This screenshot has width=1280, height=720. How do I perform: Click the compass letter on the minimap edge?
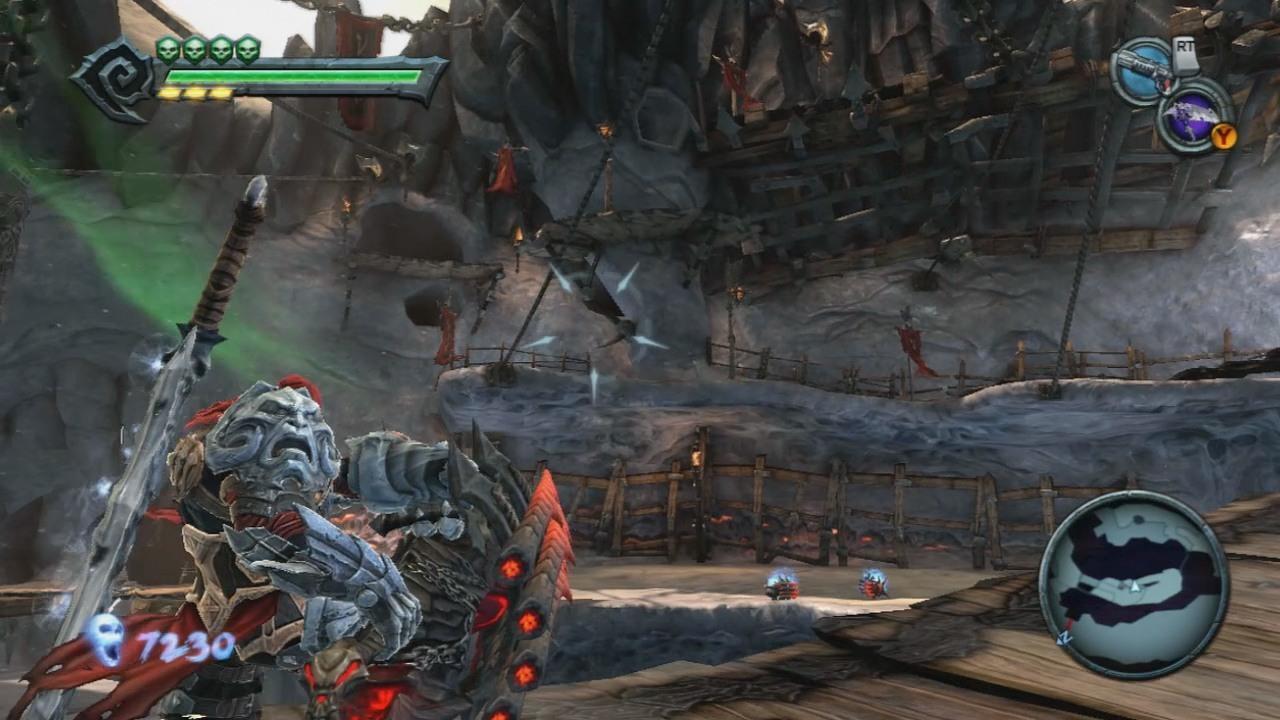pyautogui.click(x=1063, y=638)
